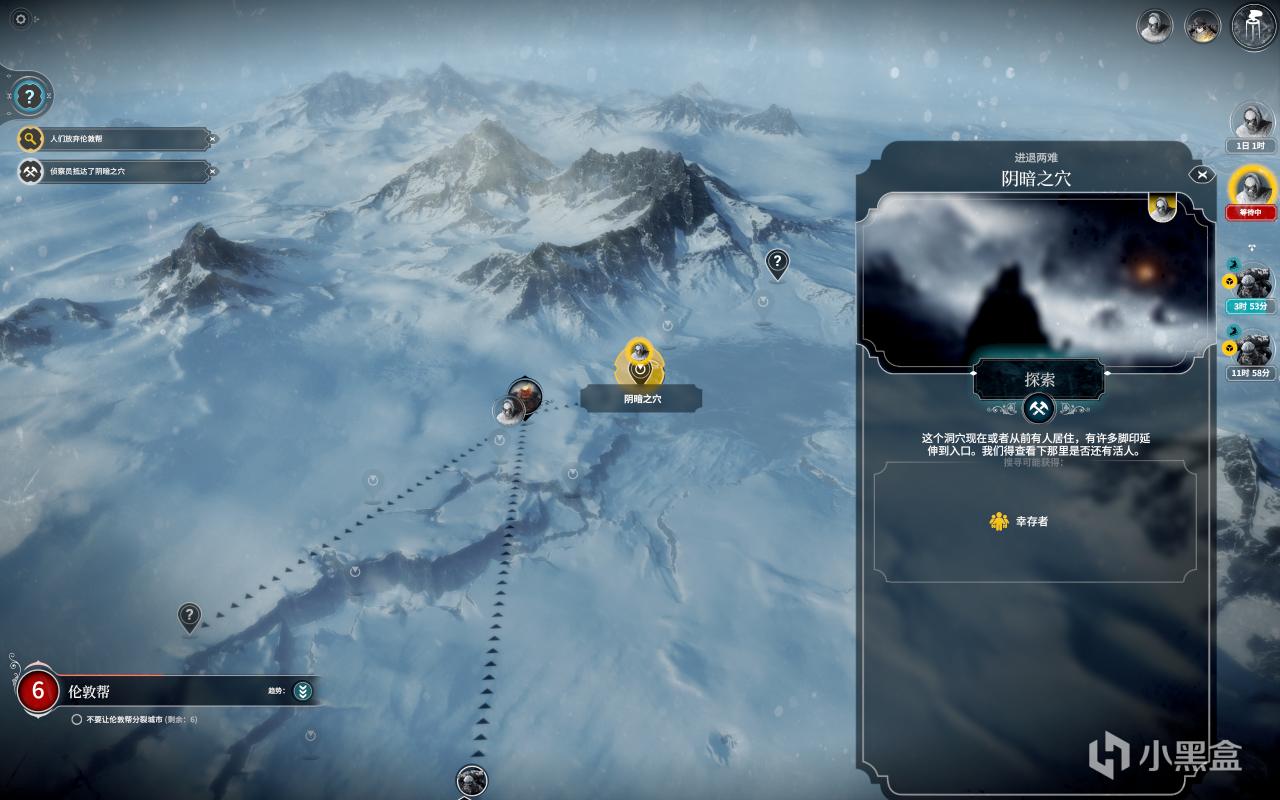Image resolution: width=1280 pixels, height=800 pixels.
Task: Select the scout portrait showing 等待中
Action: (1251, 187)
